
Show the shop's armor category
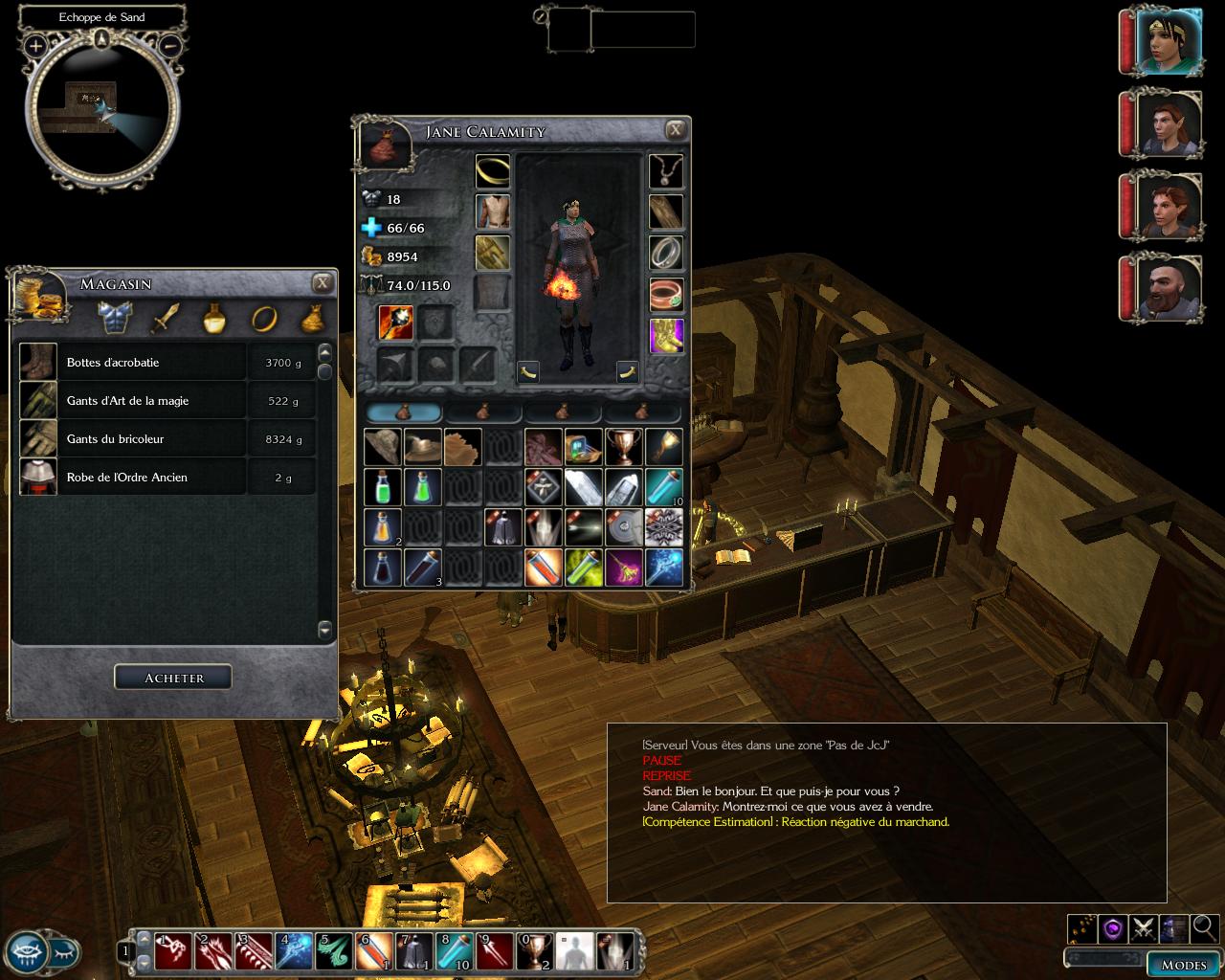pos(115,318)
